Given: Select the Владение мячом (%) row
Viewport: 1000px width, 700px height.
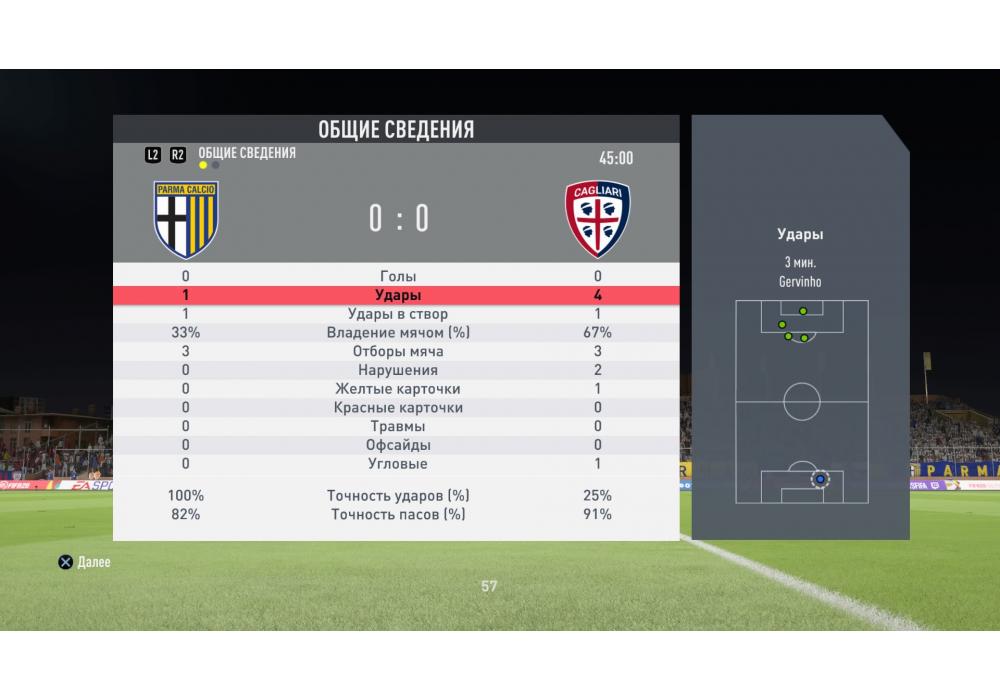Looking at the screenshot, I should (398, 332).
